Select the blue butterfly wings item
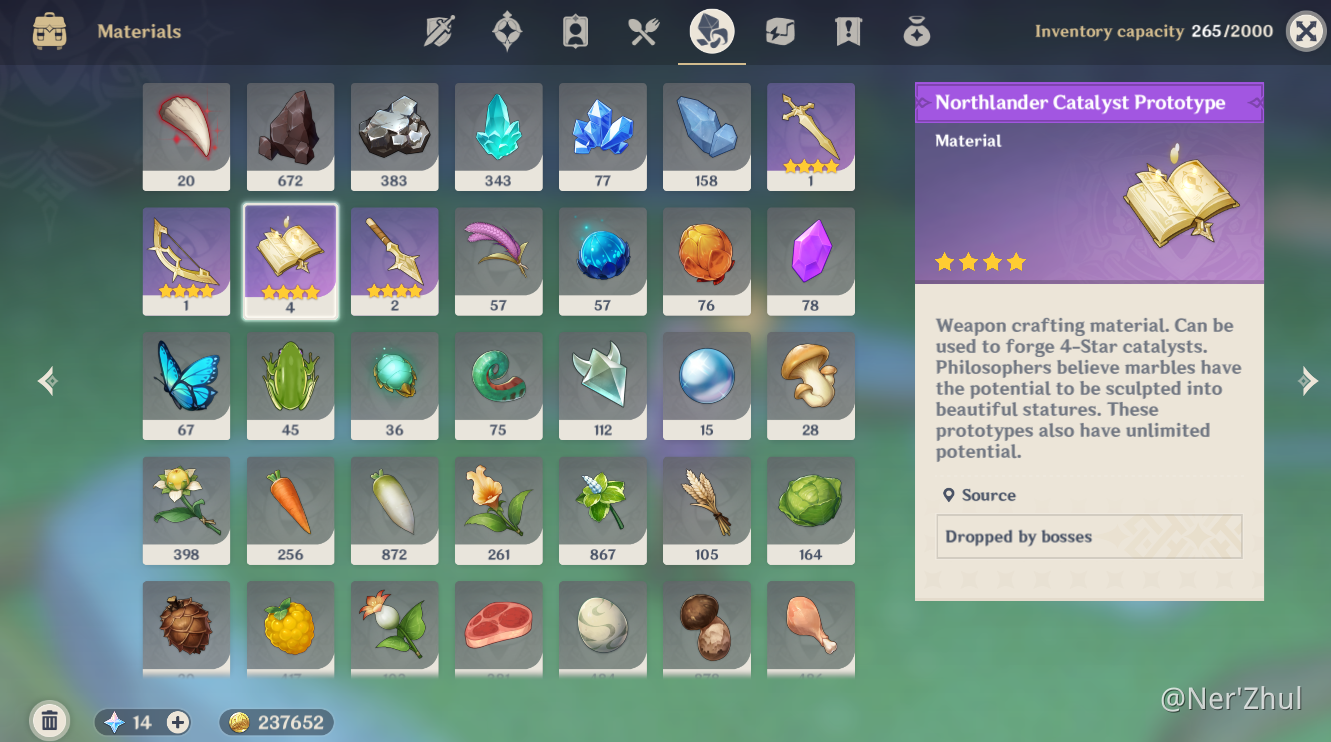This screenshot has height=742, width=1331. tap(186, 385)
